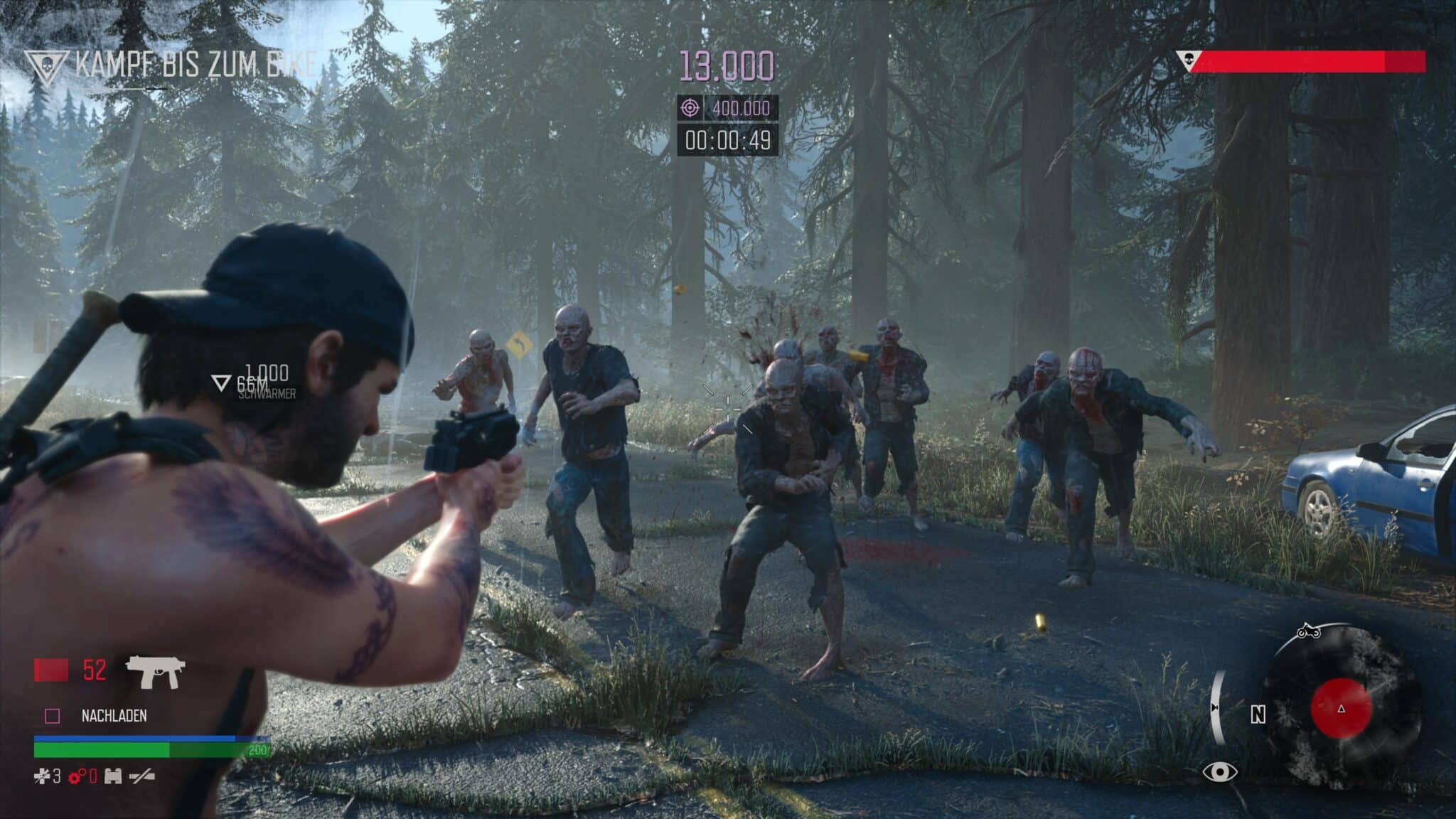Click the red horde zone on minimap

coord(1341,708)
